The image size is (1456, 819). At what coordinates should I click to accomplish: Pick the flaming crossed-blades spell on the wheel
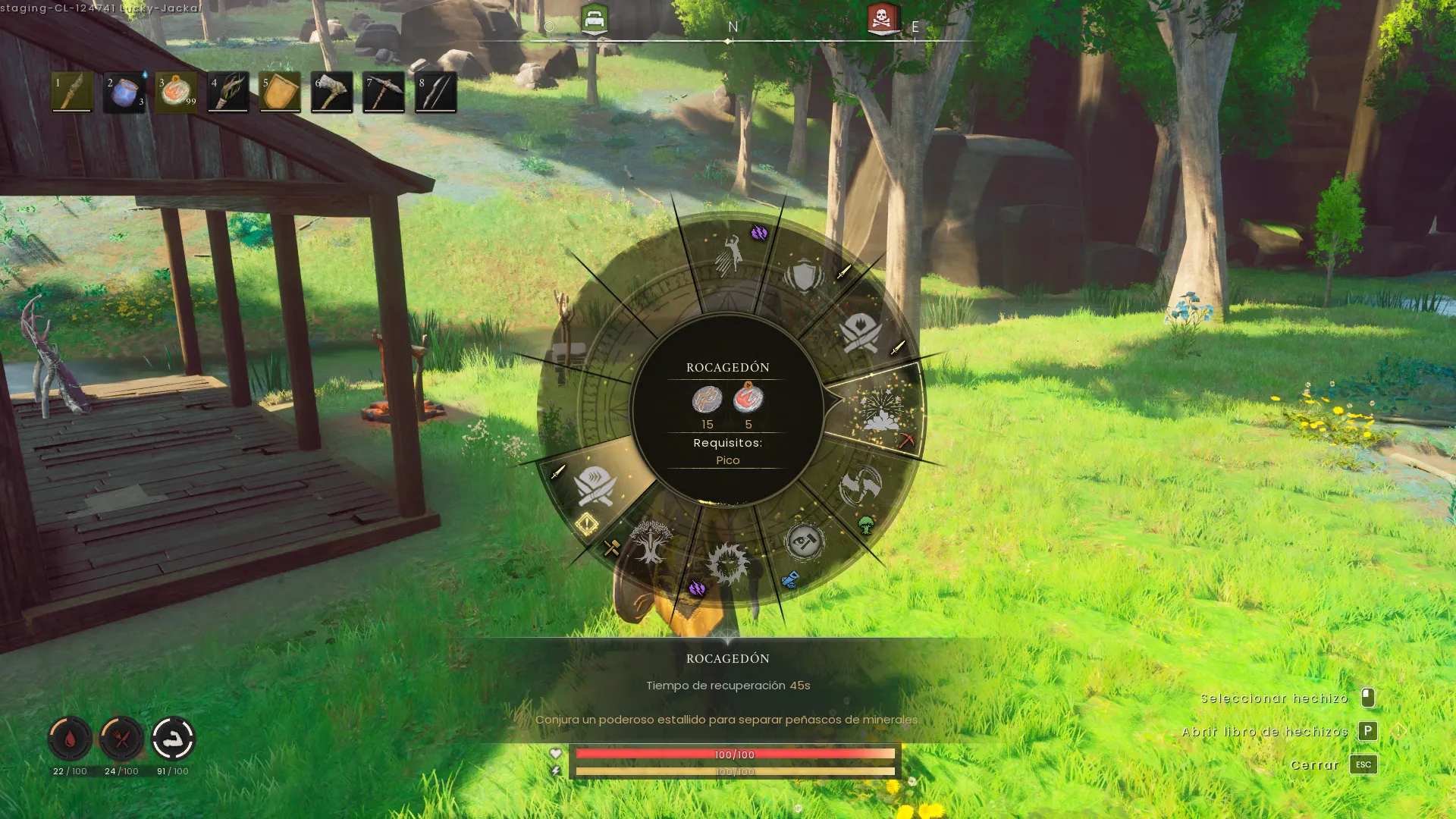click(861, 332)
